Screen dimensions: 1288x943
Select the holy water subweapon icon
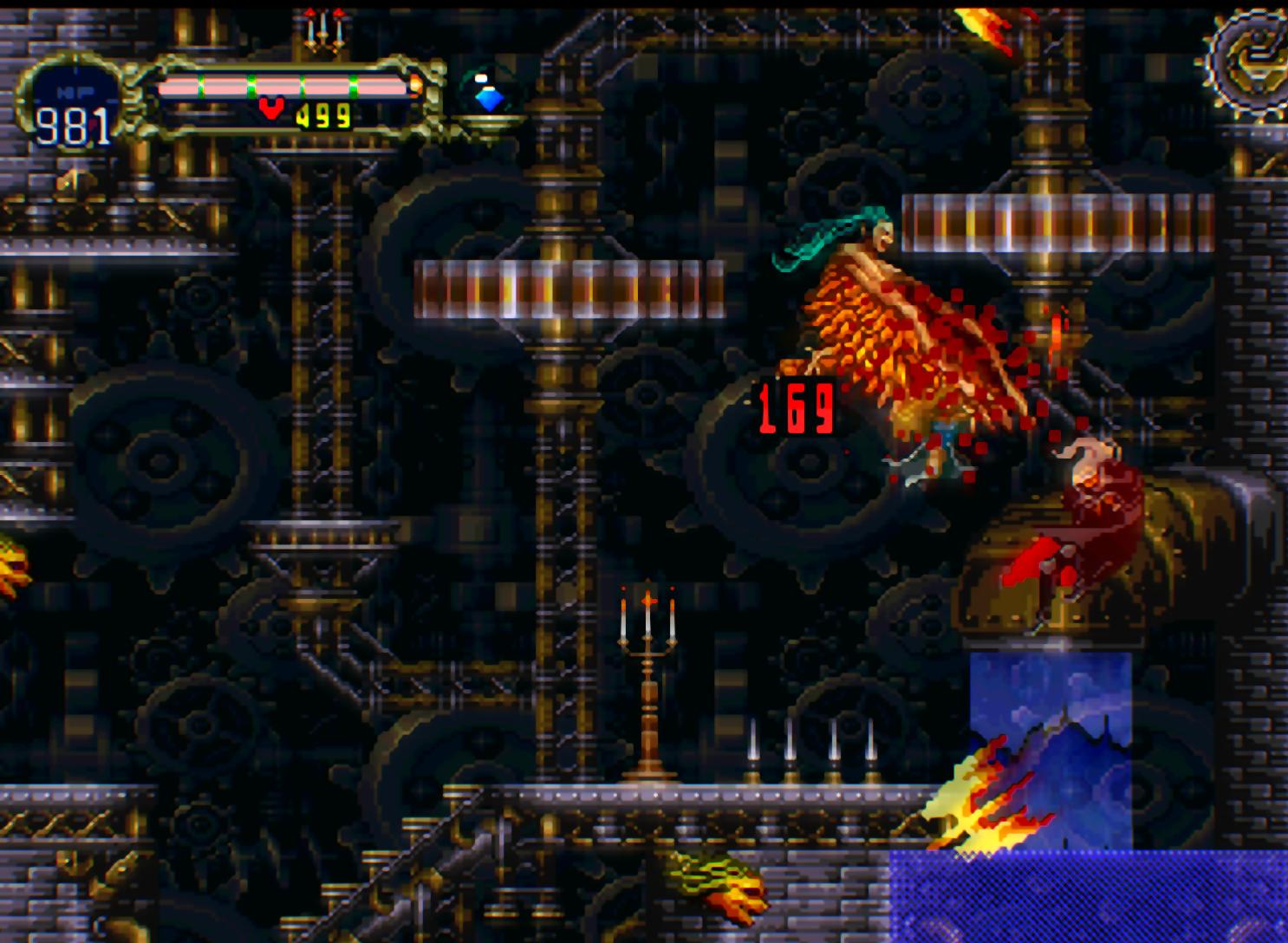click(490, 95)
